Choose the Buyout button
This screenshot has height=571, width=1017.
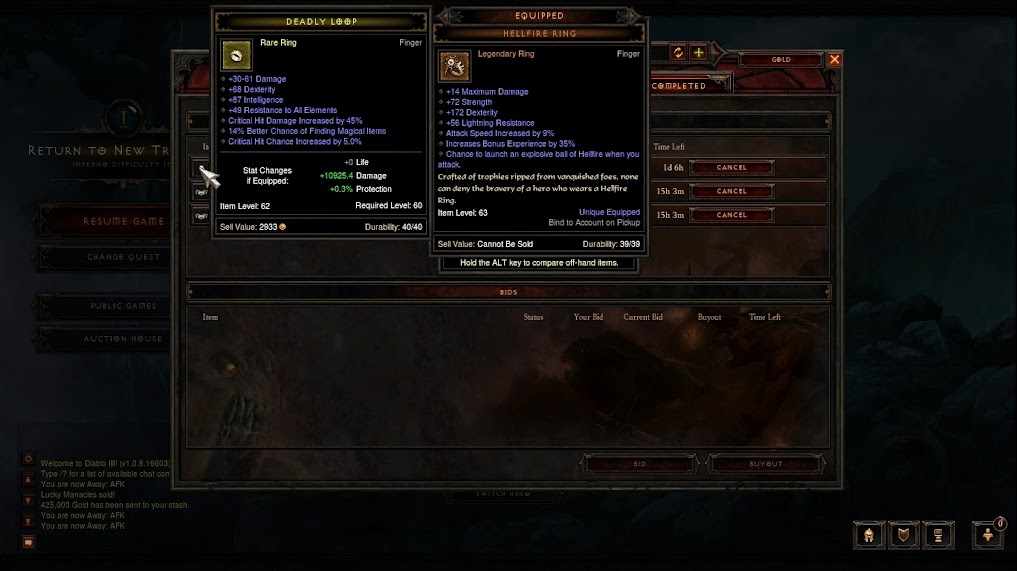(766, 464)
